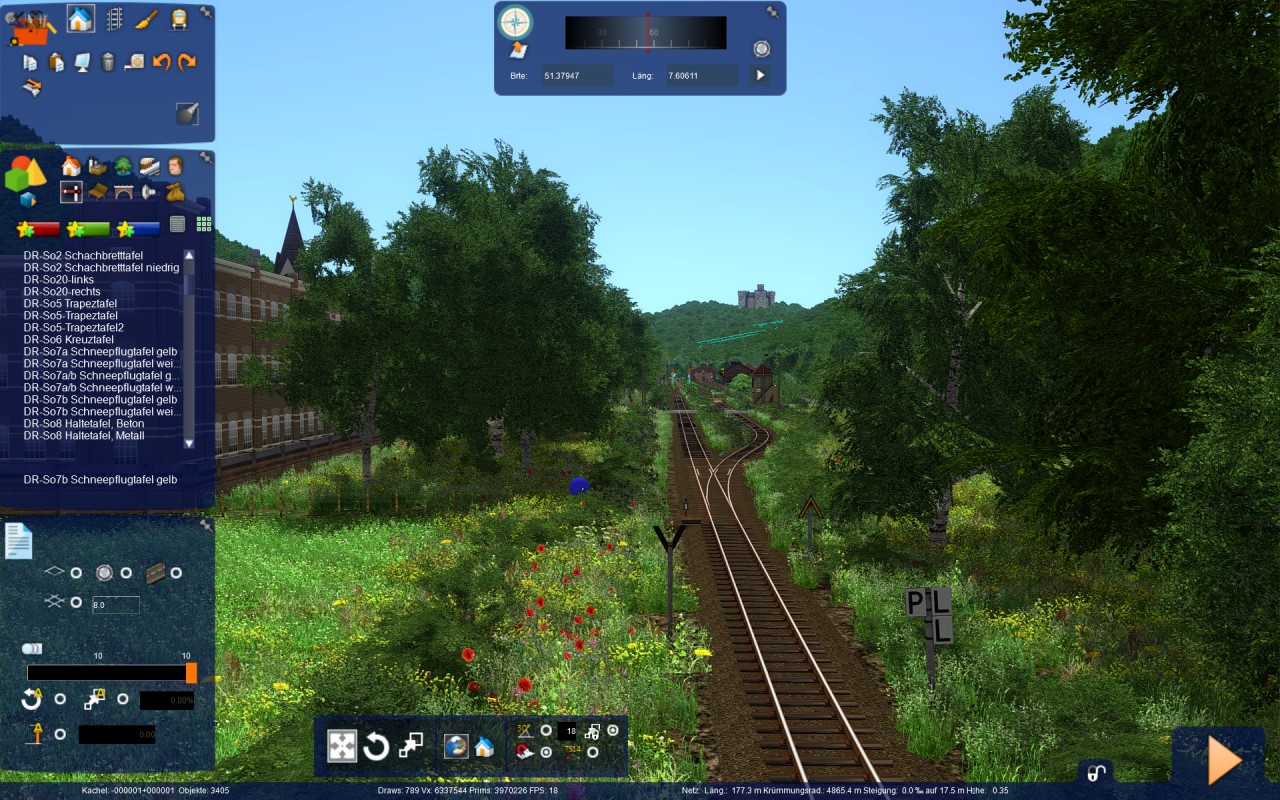Choose DR-So6 Kreuztafel in the object list
Image resolution: width=1280 pixels, height=800 pixels.
point(69,340)
